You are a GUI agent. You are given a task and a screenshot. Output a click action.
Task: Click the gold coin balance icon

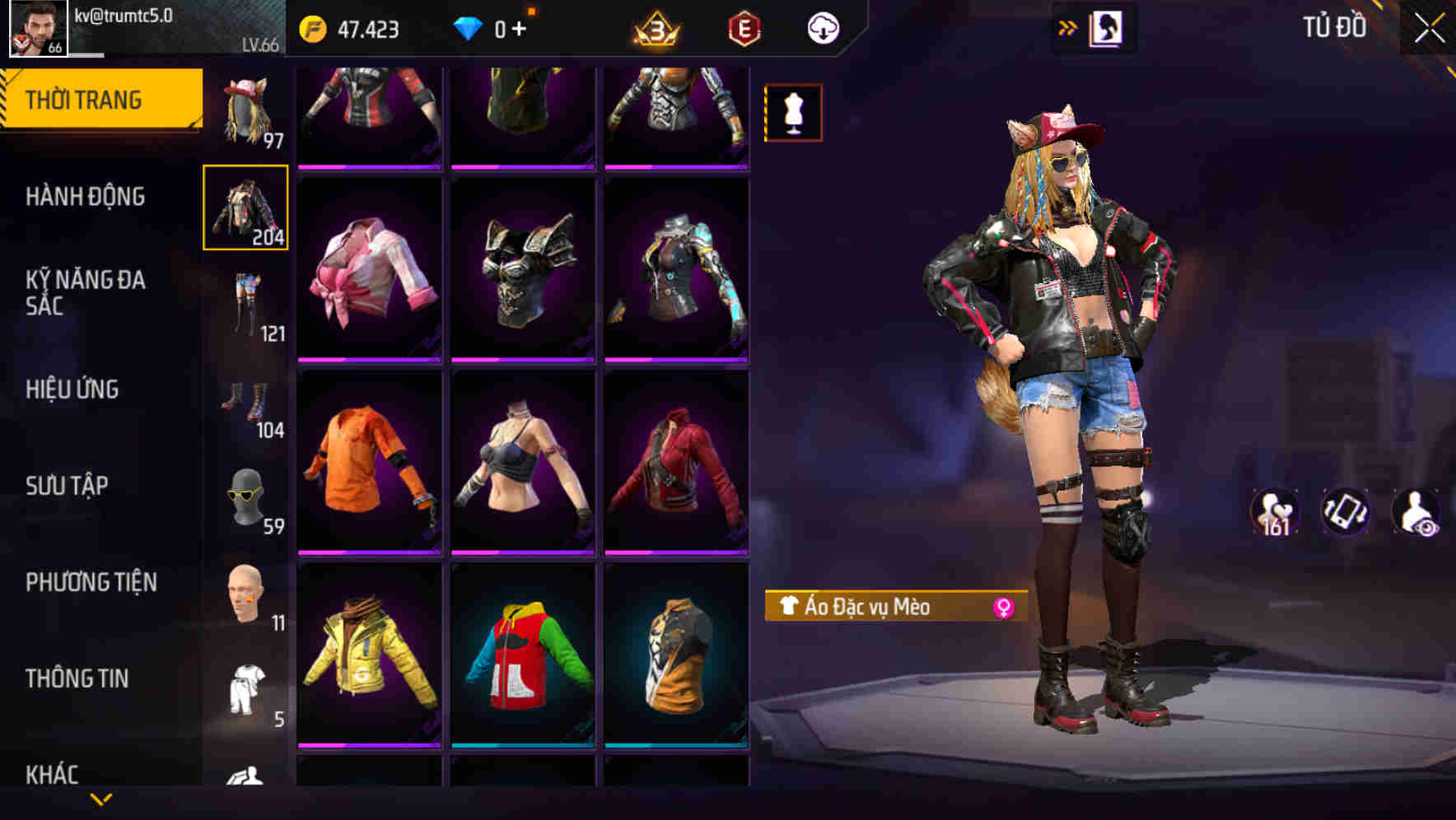(313, 27)
